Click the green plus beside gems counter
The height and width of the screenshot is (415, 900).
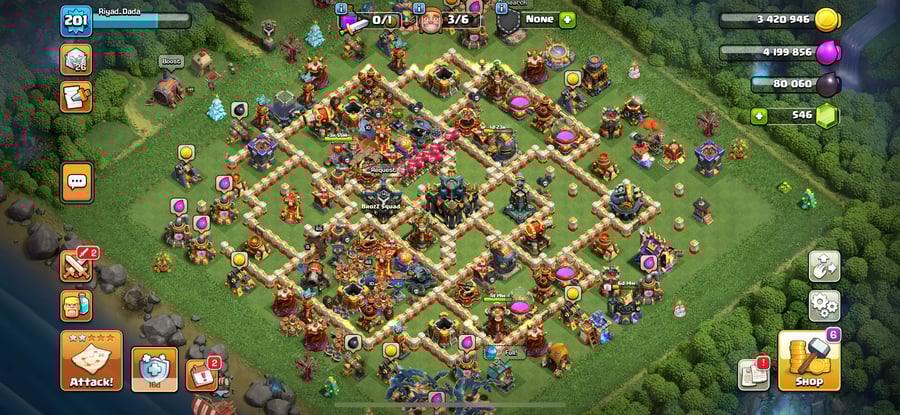[760, 116]
